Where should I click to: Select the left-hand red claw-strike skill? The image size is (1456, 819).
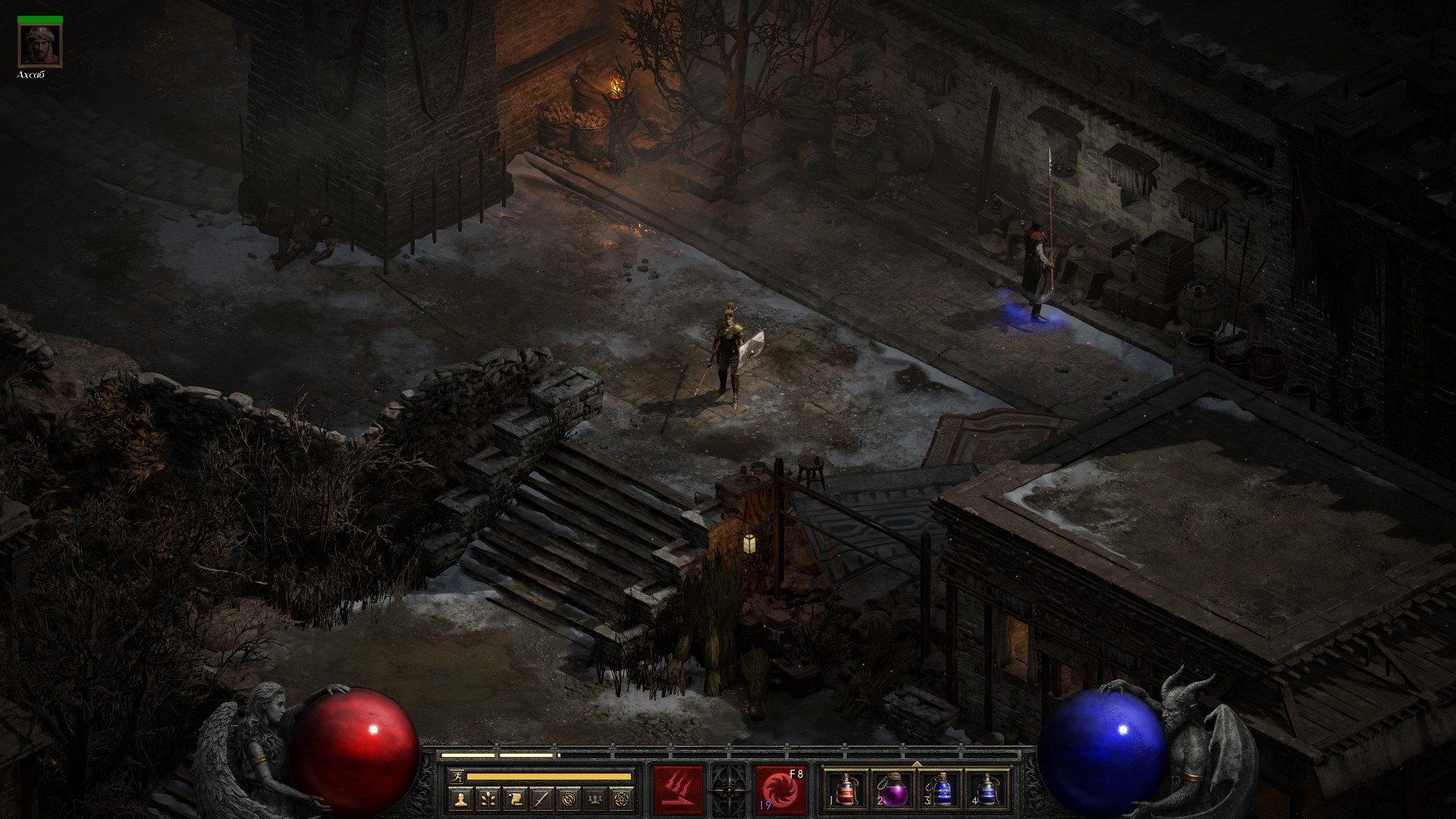(679, 789)
